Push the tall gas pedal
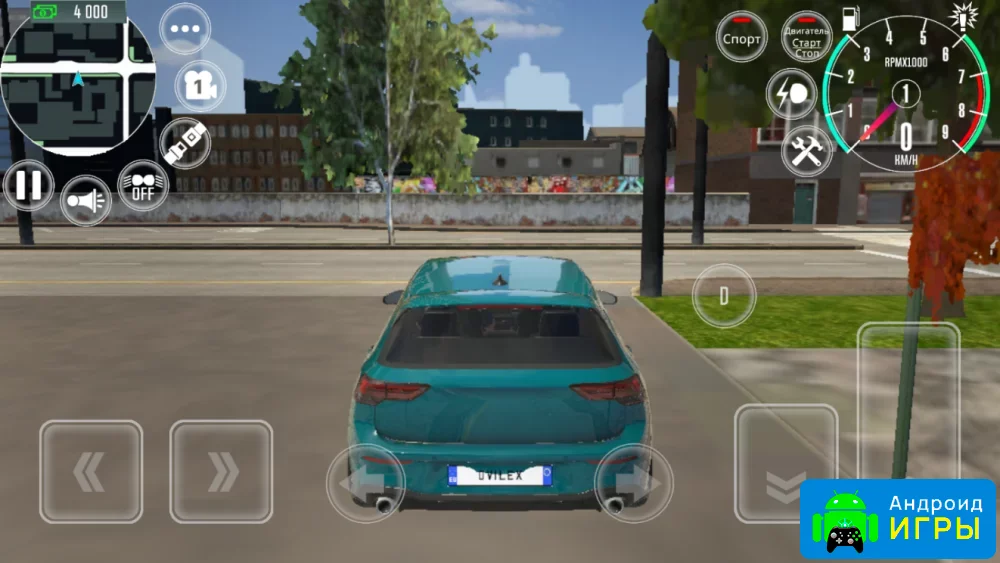Viewport: 1000px width, 563px height. (908, 400)
